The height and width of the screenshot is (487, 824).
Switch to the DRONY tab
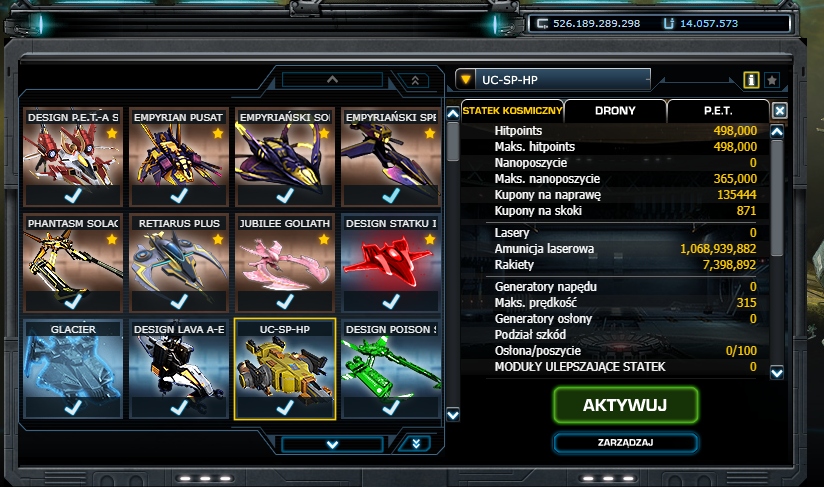point(615,111)
